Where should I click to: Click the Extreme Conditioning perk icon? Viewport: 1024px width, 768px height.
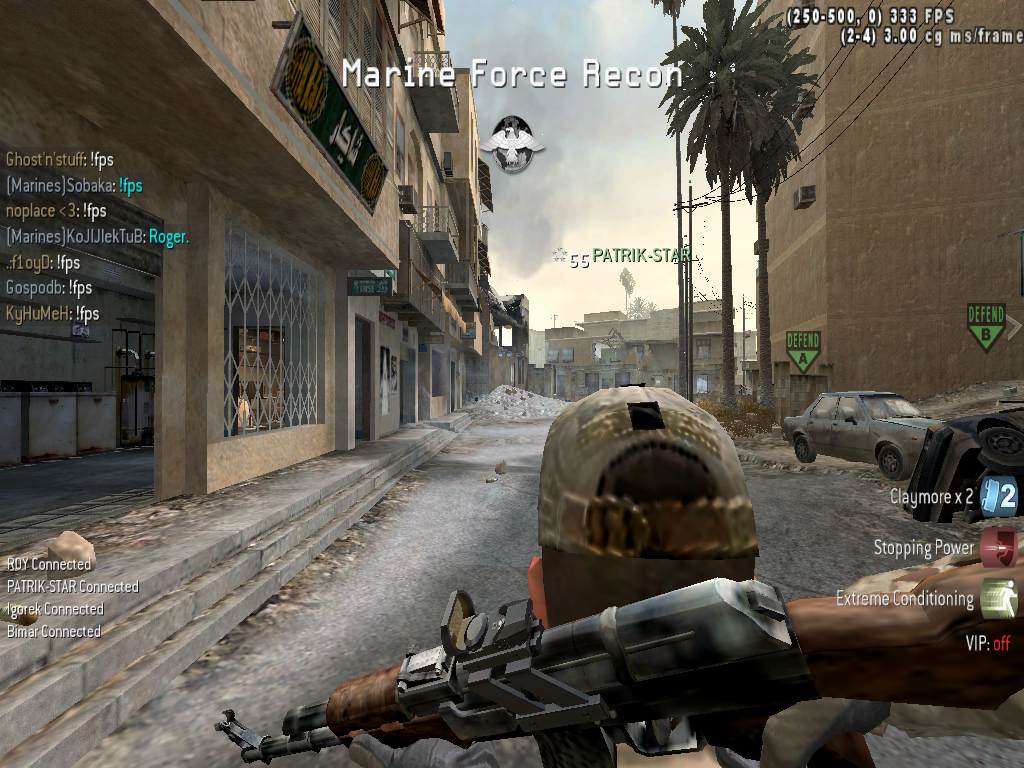coord(998,599)
